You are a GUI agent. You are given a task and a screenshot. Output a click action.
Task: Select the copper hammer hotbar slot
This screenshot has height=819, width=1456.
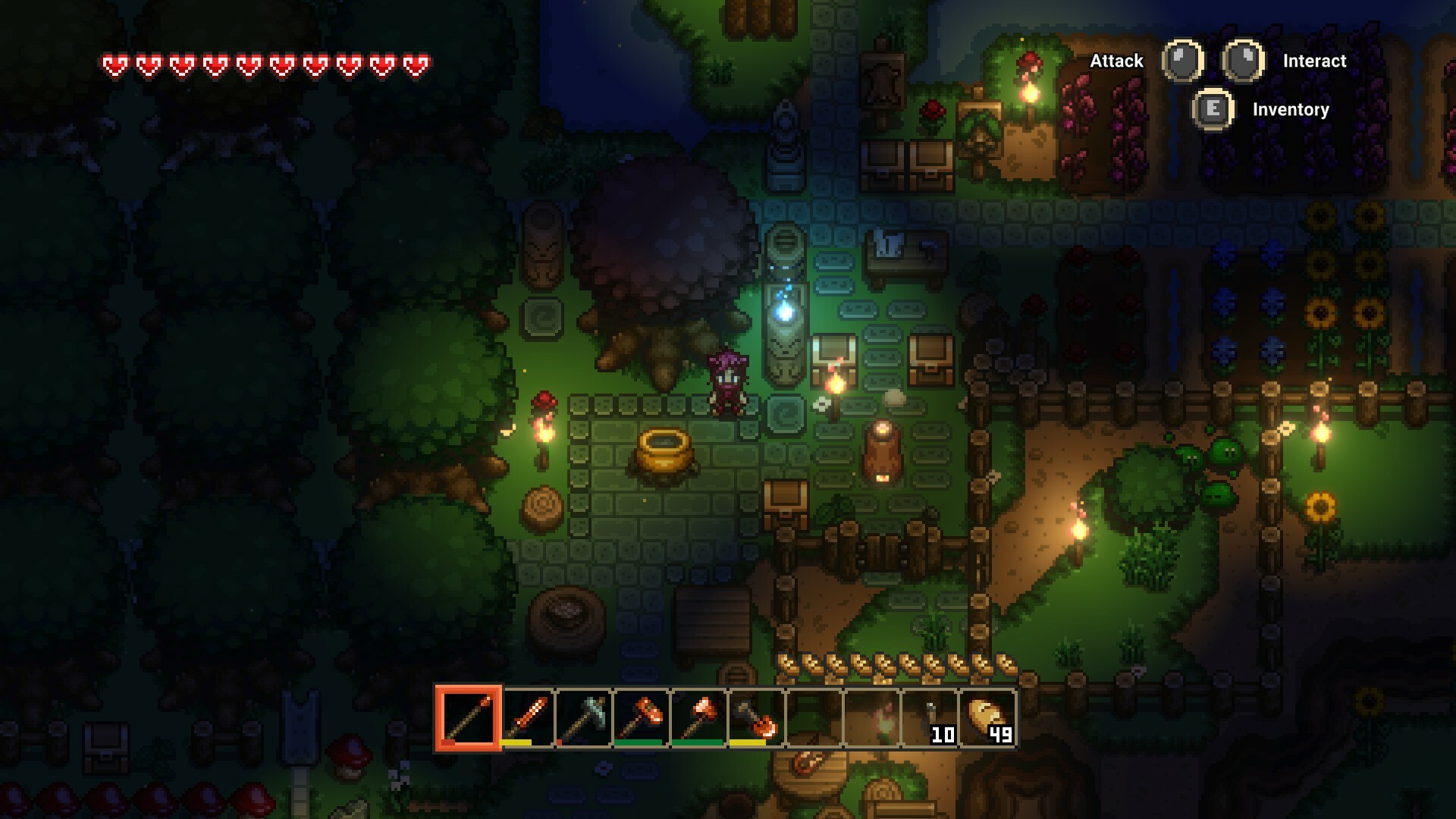[641, 717]
